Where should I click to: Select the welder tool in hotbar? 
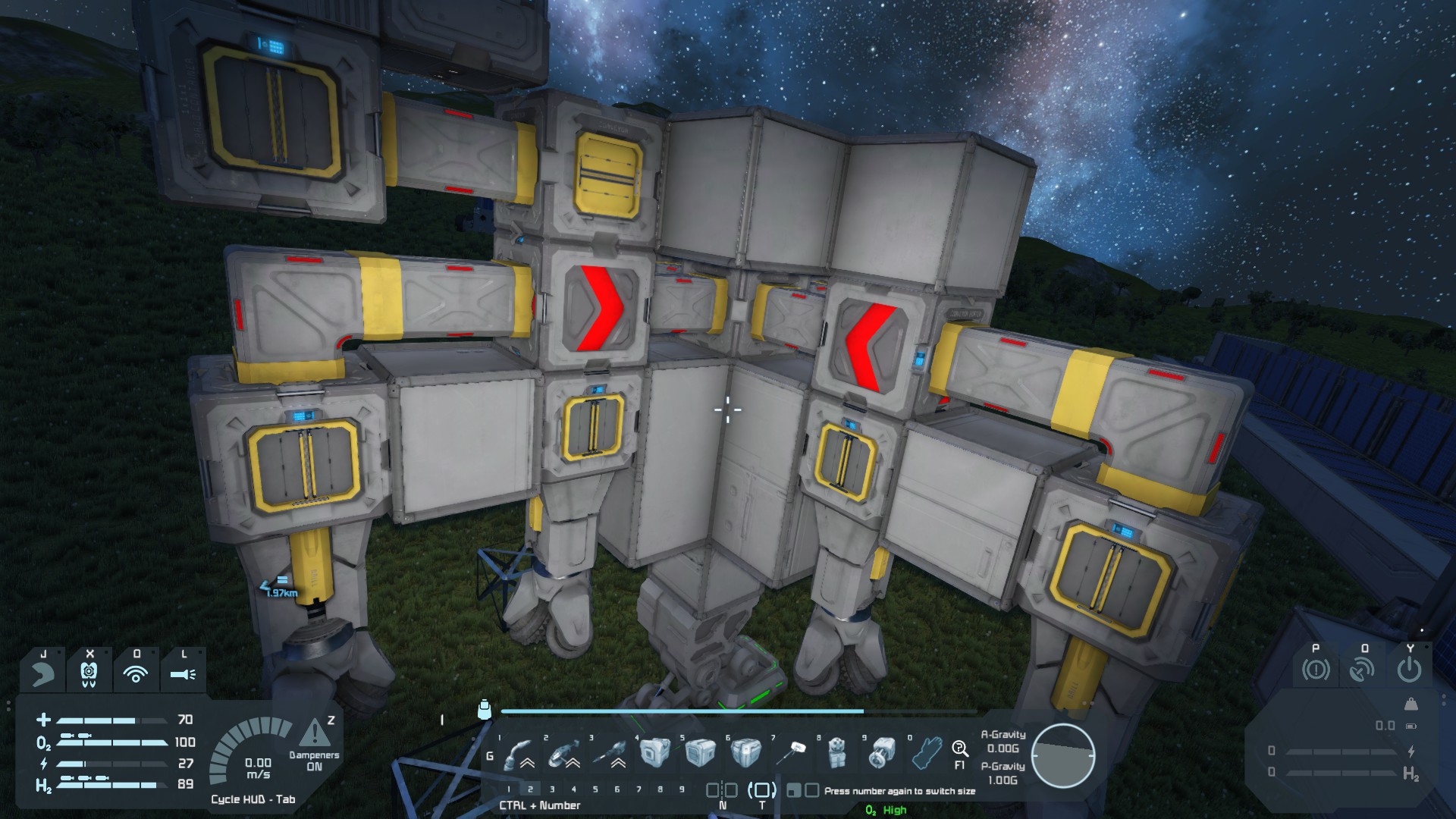tap(518, 753)
